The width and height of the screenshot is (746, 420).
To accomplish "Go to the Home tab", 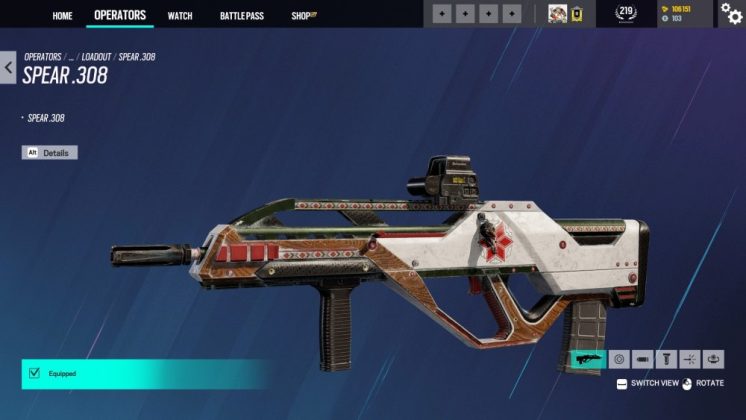I will click(x=62, y=15).
